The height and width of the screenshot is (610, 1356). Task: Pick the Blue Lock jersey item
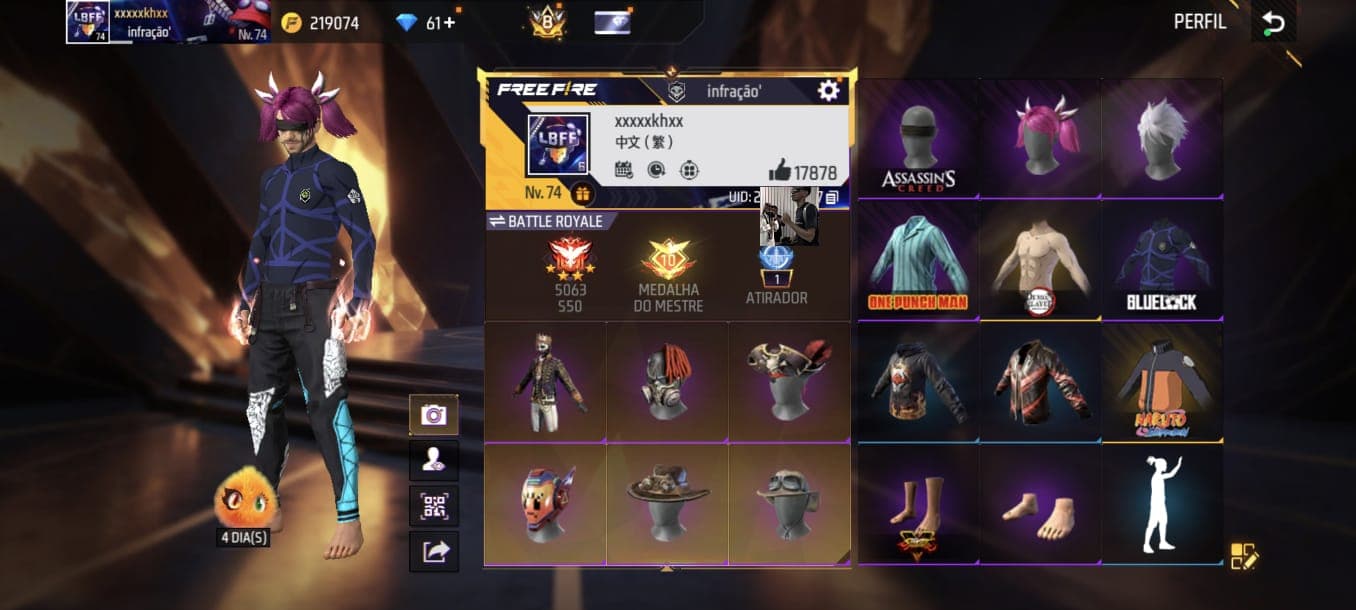(1161, 261)
